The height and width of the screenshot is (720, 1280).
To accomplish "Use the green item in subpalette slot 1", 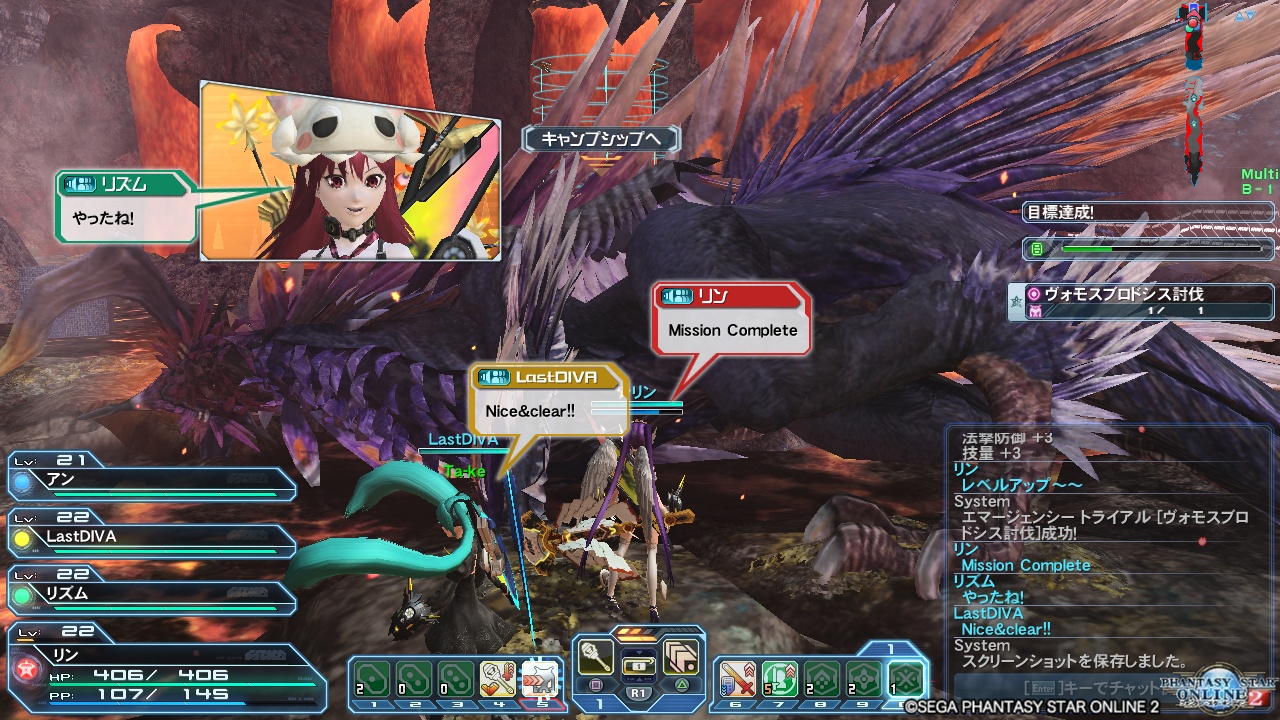I will (371, 679).
